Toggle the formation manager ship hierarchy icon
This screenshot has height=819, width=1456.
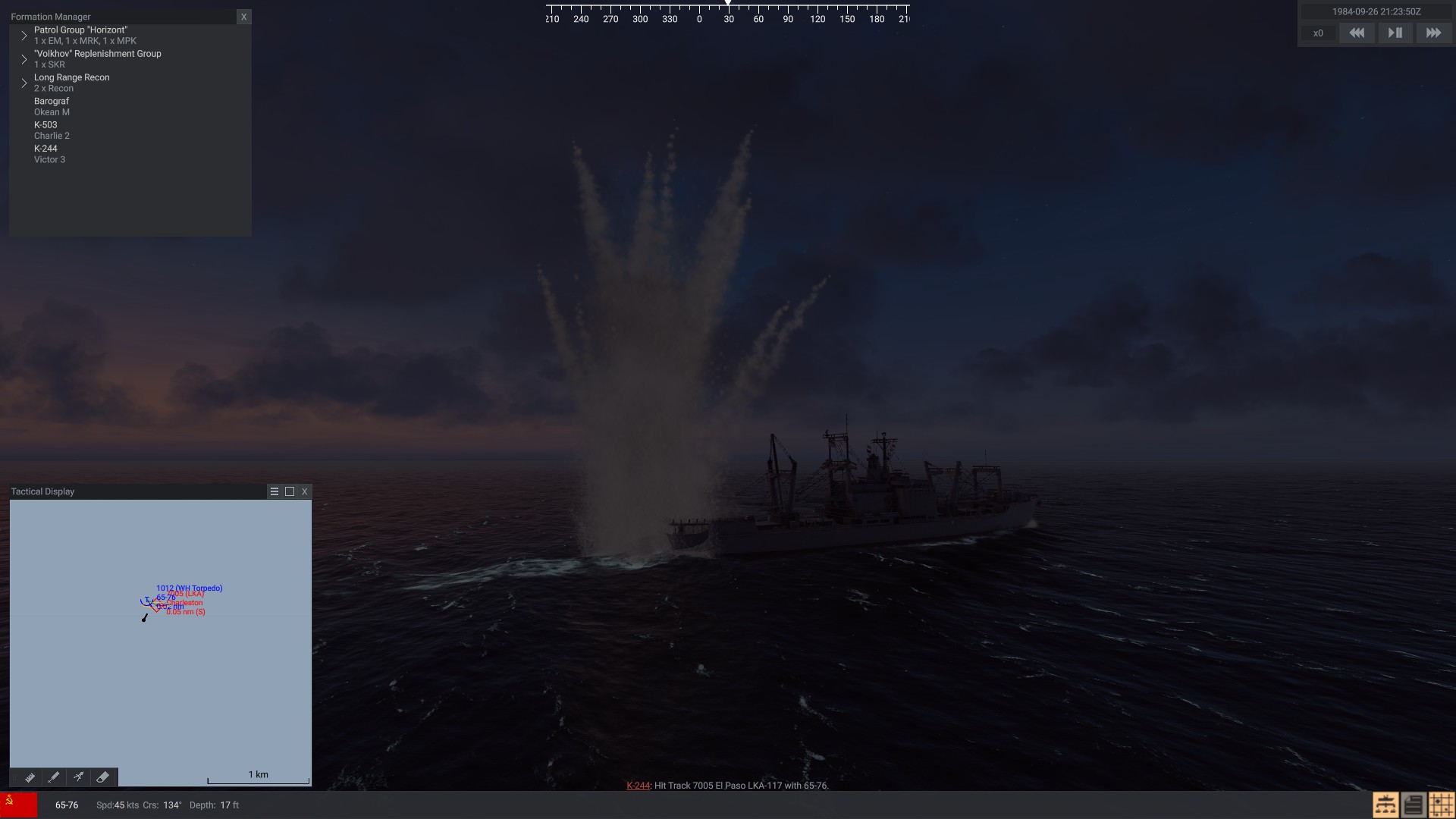tap(1385, 805)
